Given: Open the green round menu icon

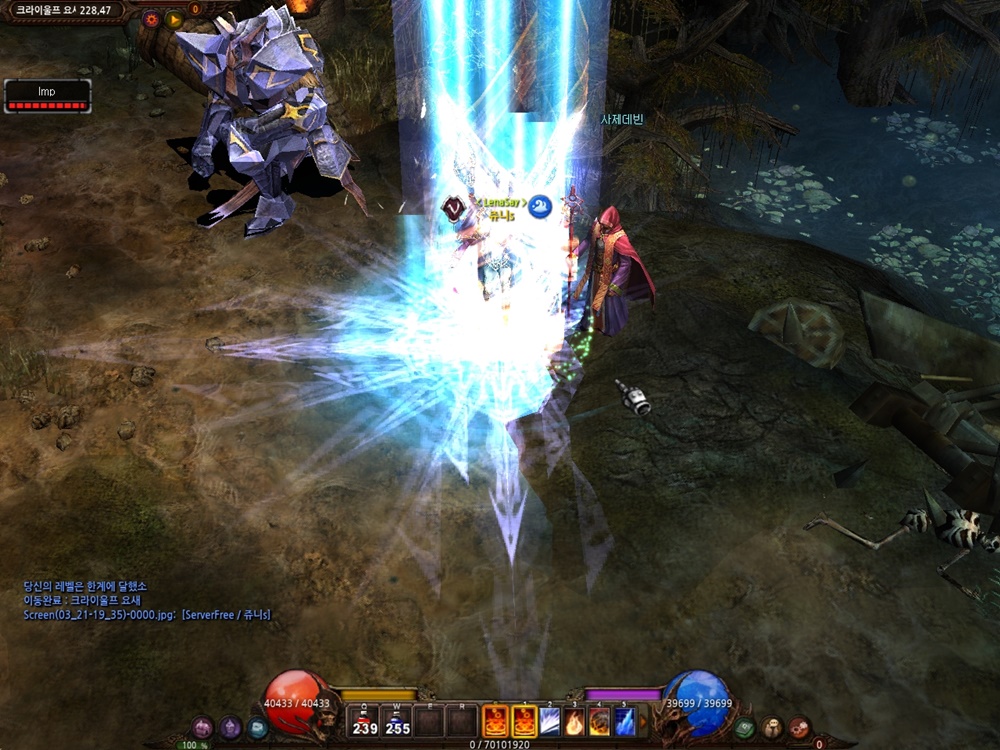Looking at the screenshot, I should 744,728.
